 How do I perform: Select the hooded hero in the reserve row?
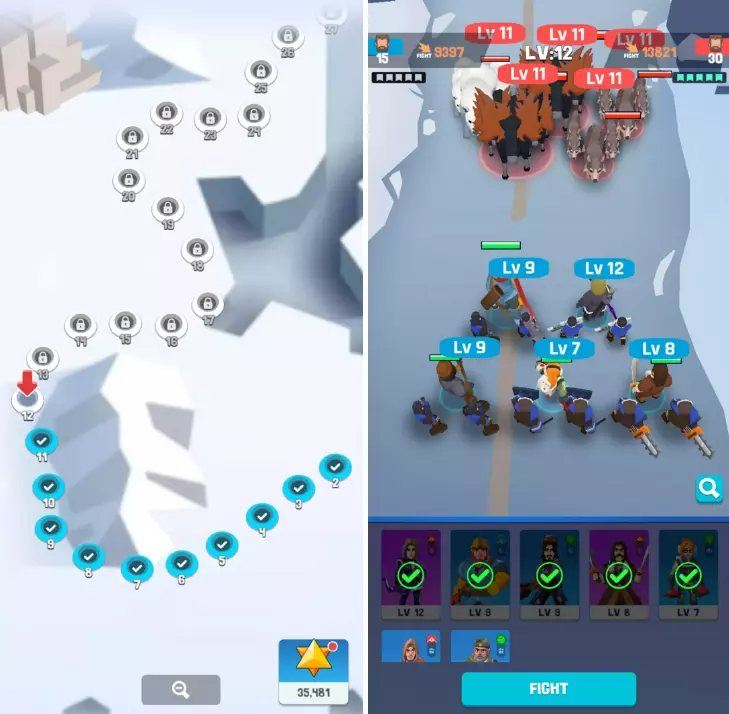tap(411, 646)
